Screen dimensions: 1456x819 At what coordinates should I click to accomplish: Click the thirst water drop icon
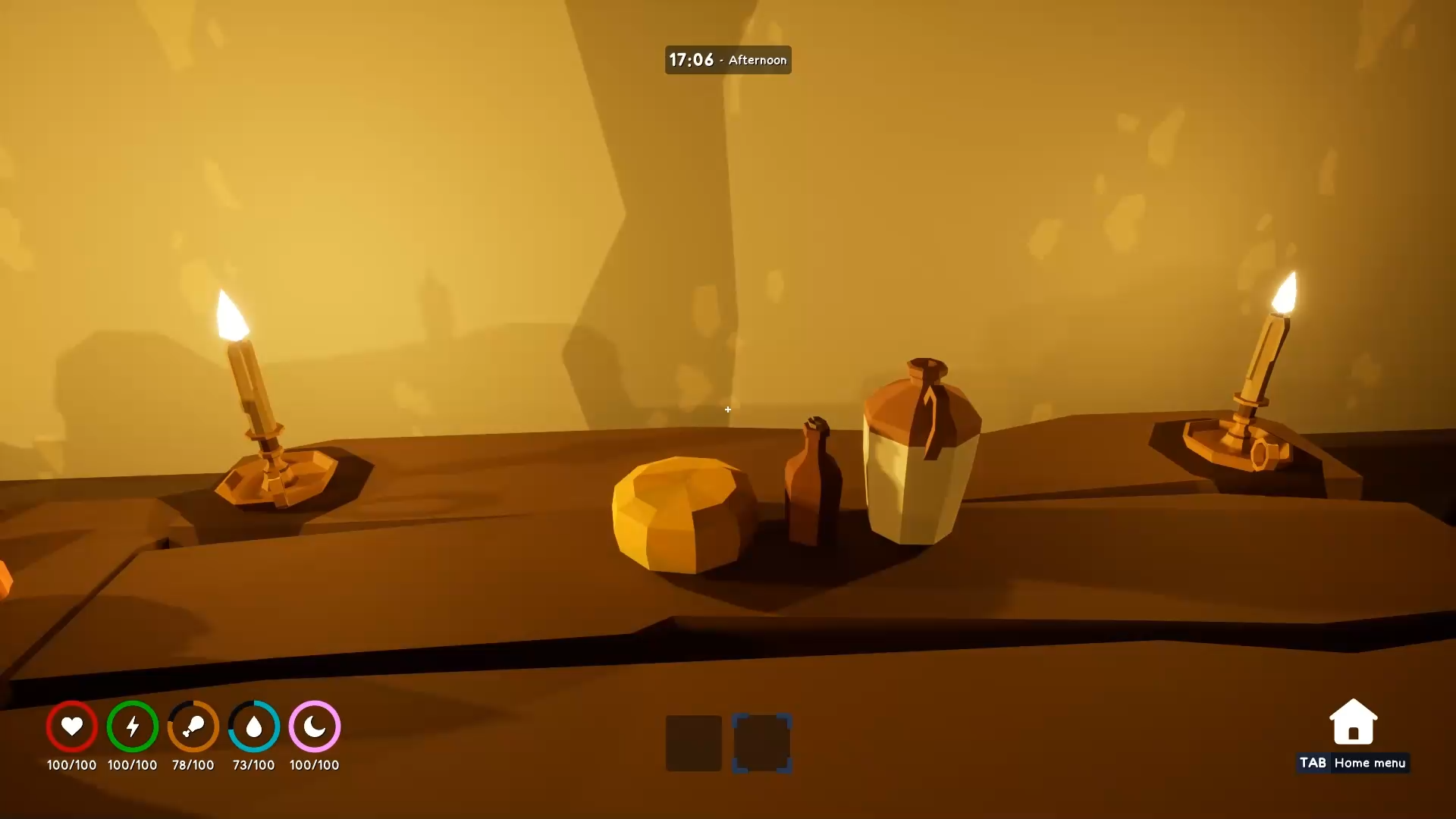tap(253, 726)
